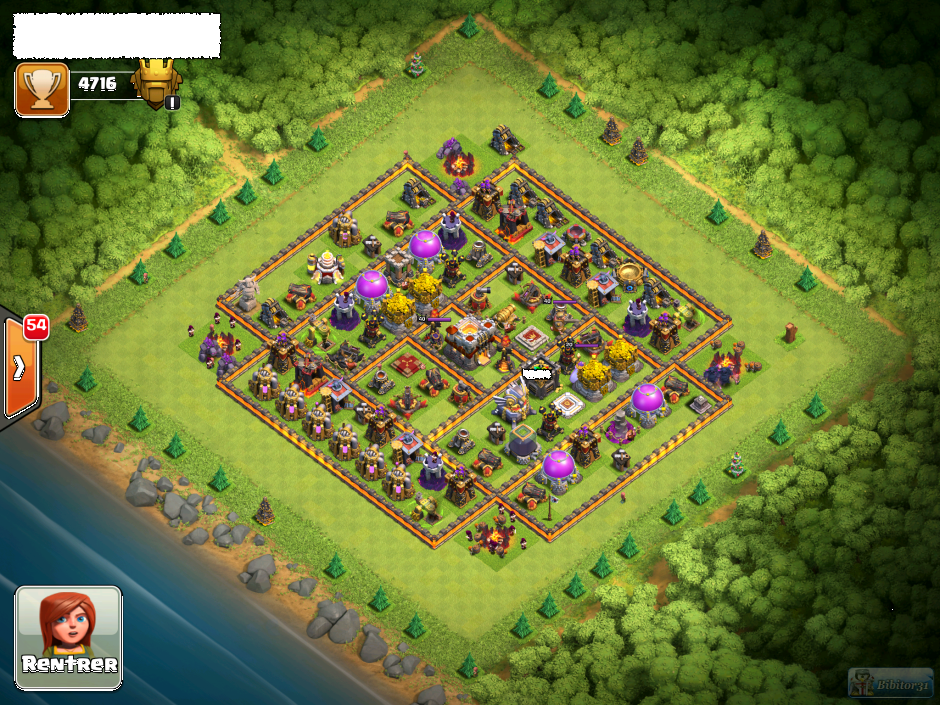Image resolution: width=940 pixels, height=705 pixels.
Task: Open the trophy icon beside 4716
Action: 42,89
